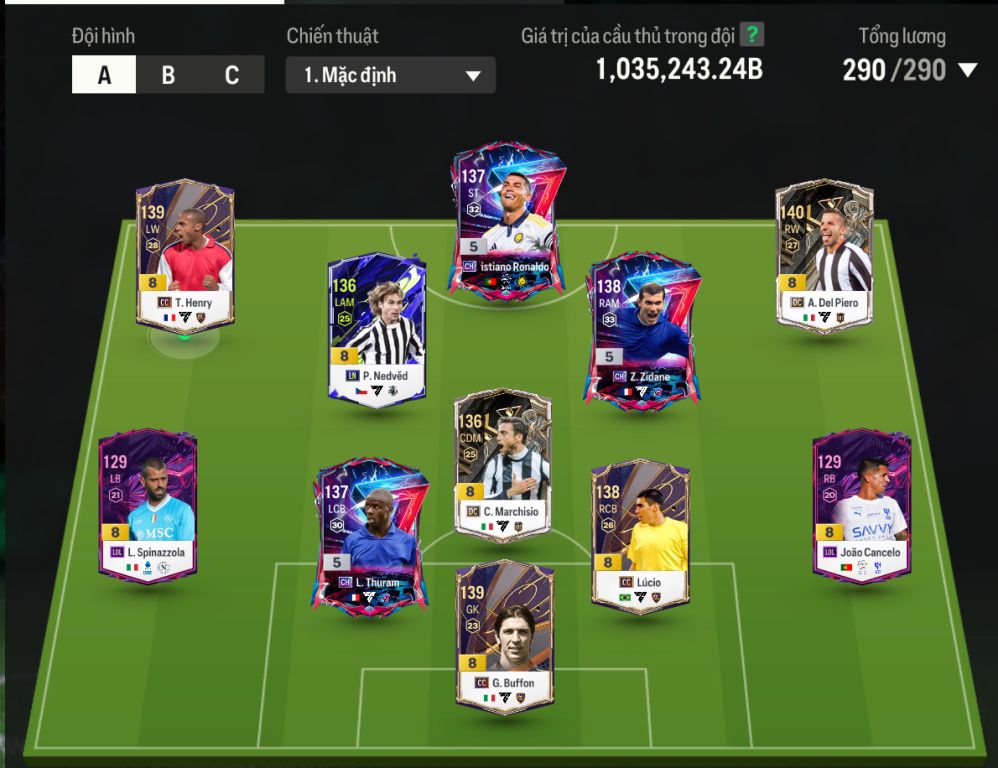Pick the P. Nedvěd player card
The image size is (998, 768).
(x=377, y=330)
